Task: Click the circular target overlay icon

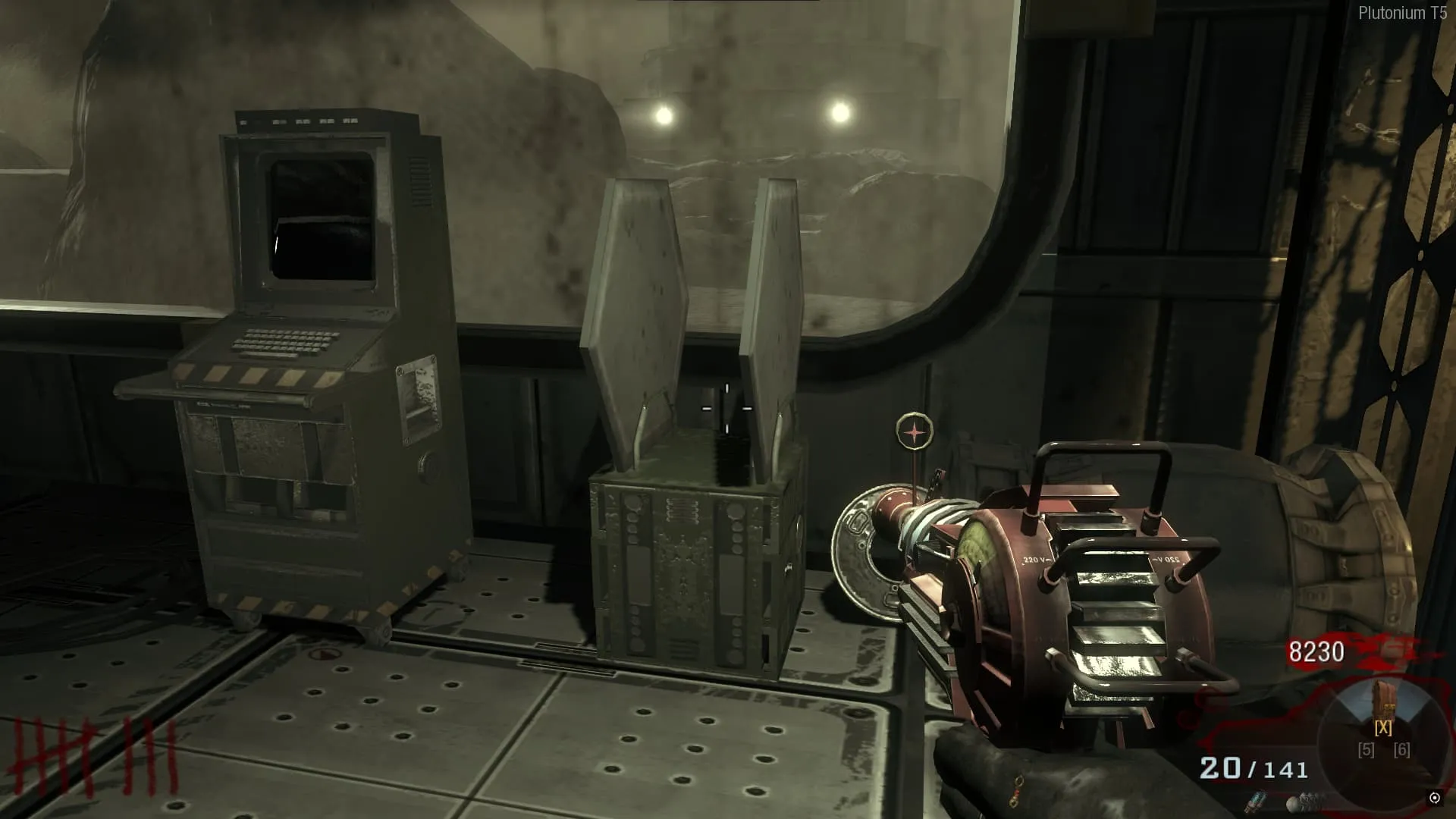Action: (x=915, y=432)
